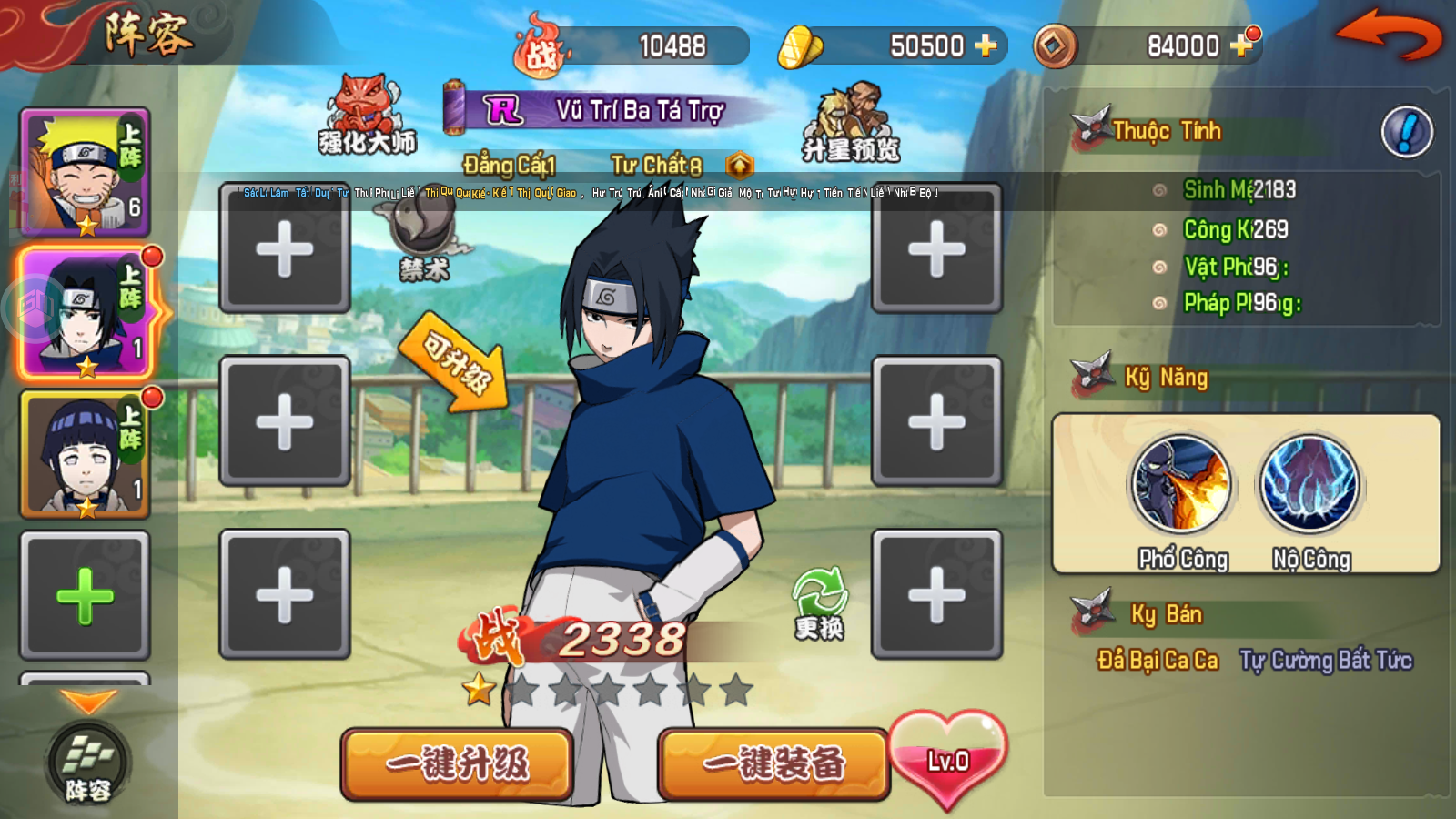
Task: Switch to the Tự Cường Bất Tức skill
Action: click(x=1319, y=662)
